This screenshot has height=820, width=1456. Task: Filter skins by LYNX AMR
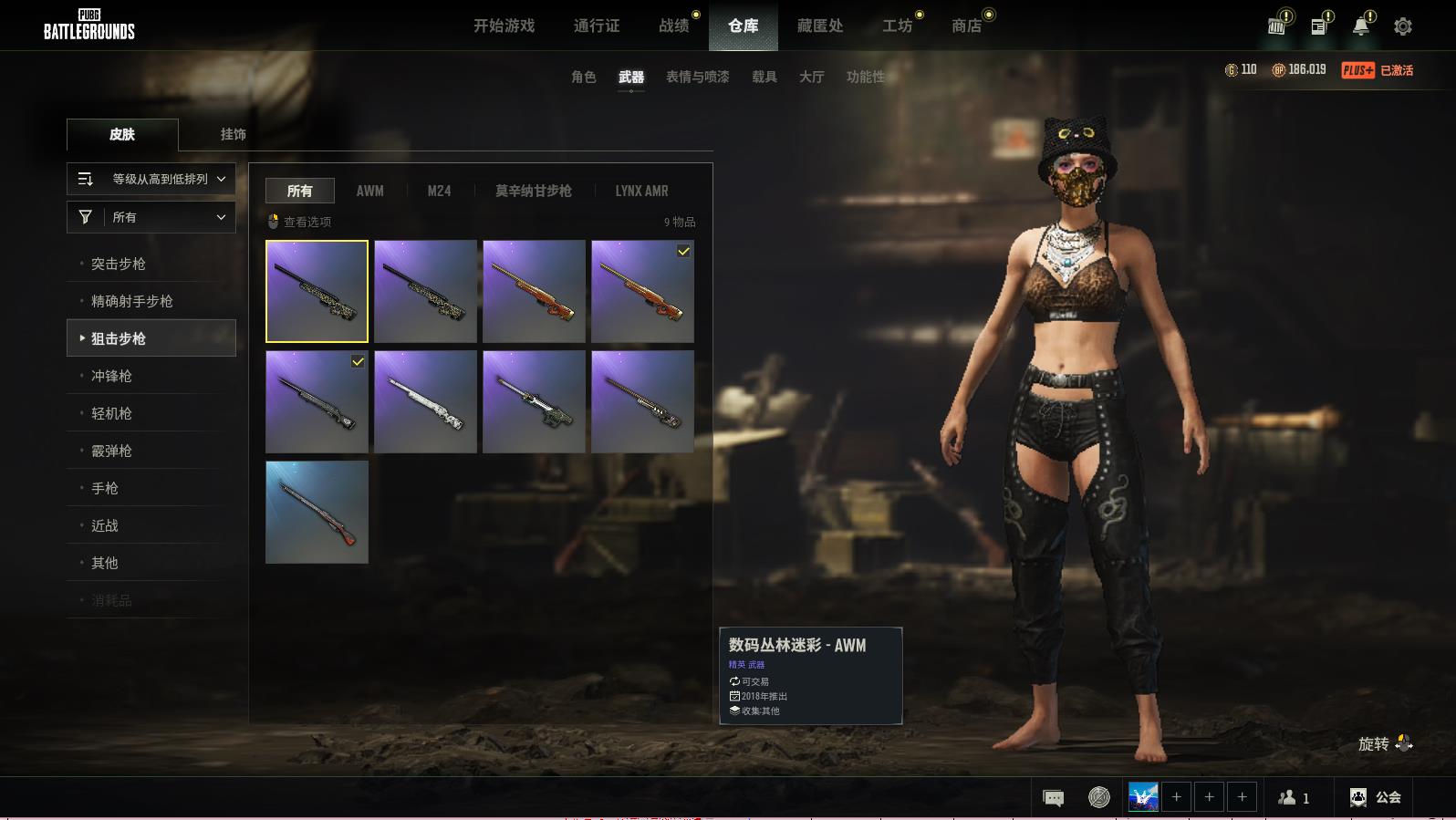(641, 191)
